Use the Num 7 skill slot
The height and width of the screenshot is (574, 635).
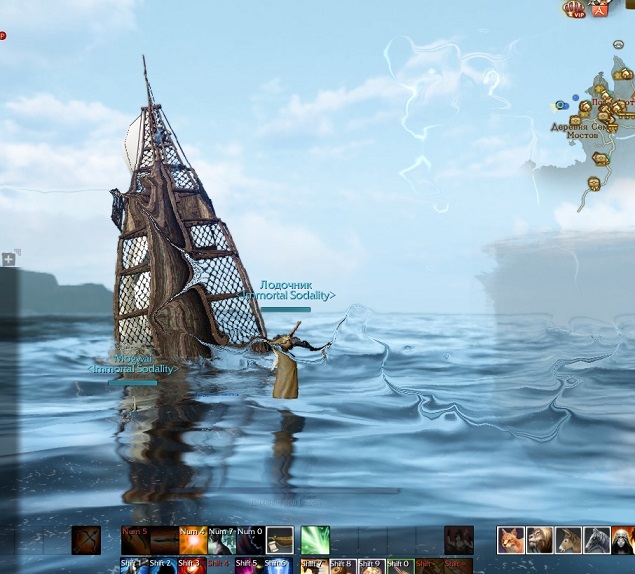[221, 540]
